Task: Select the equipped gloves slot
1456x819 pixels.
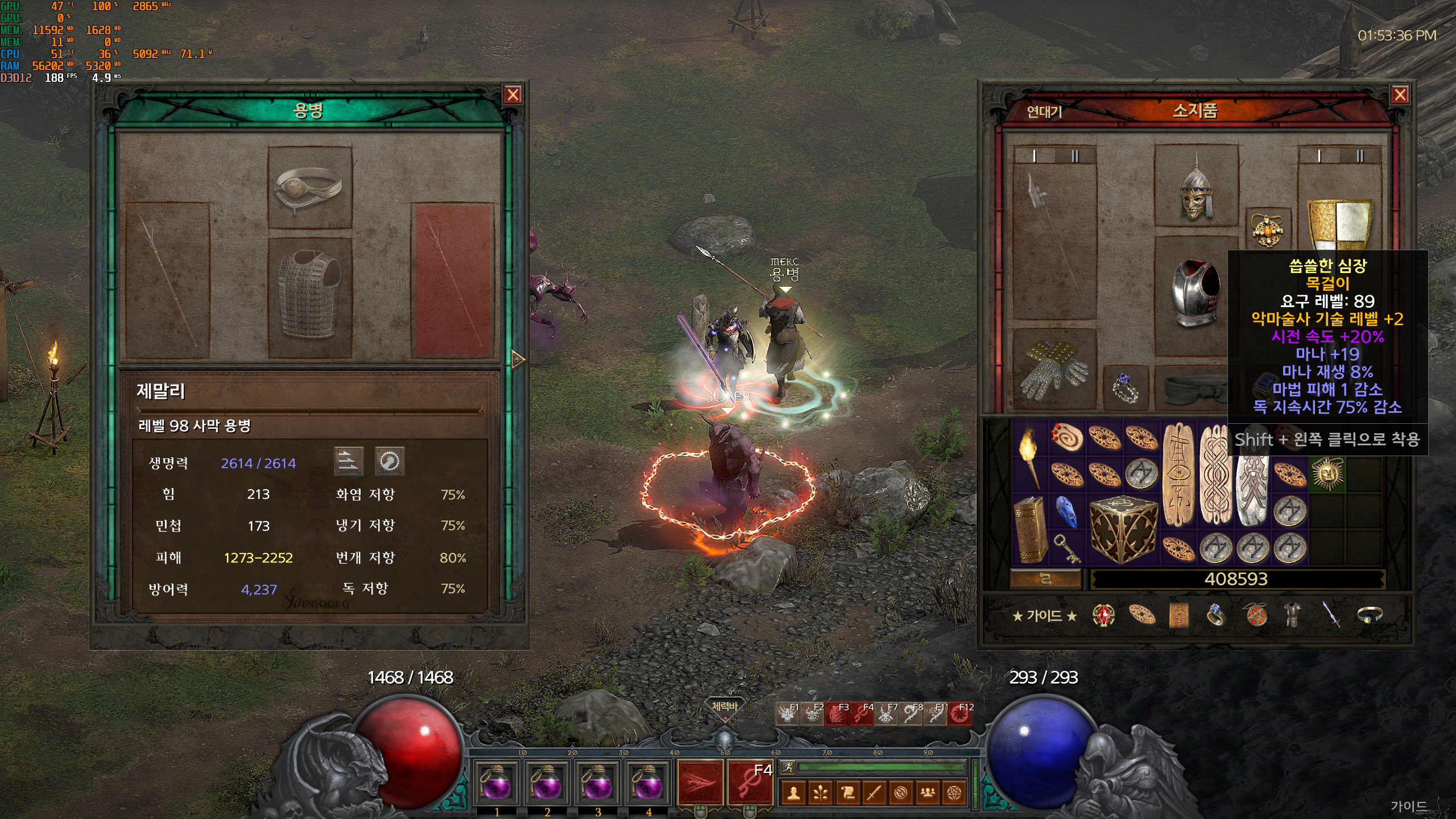Action: pyautogui.click(x=1054, y=369)
